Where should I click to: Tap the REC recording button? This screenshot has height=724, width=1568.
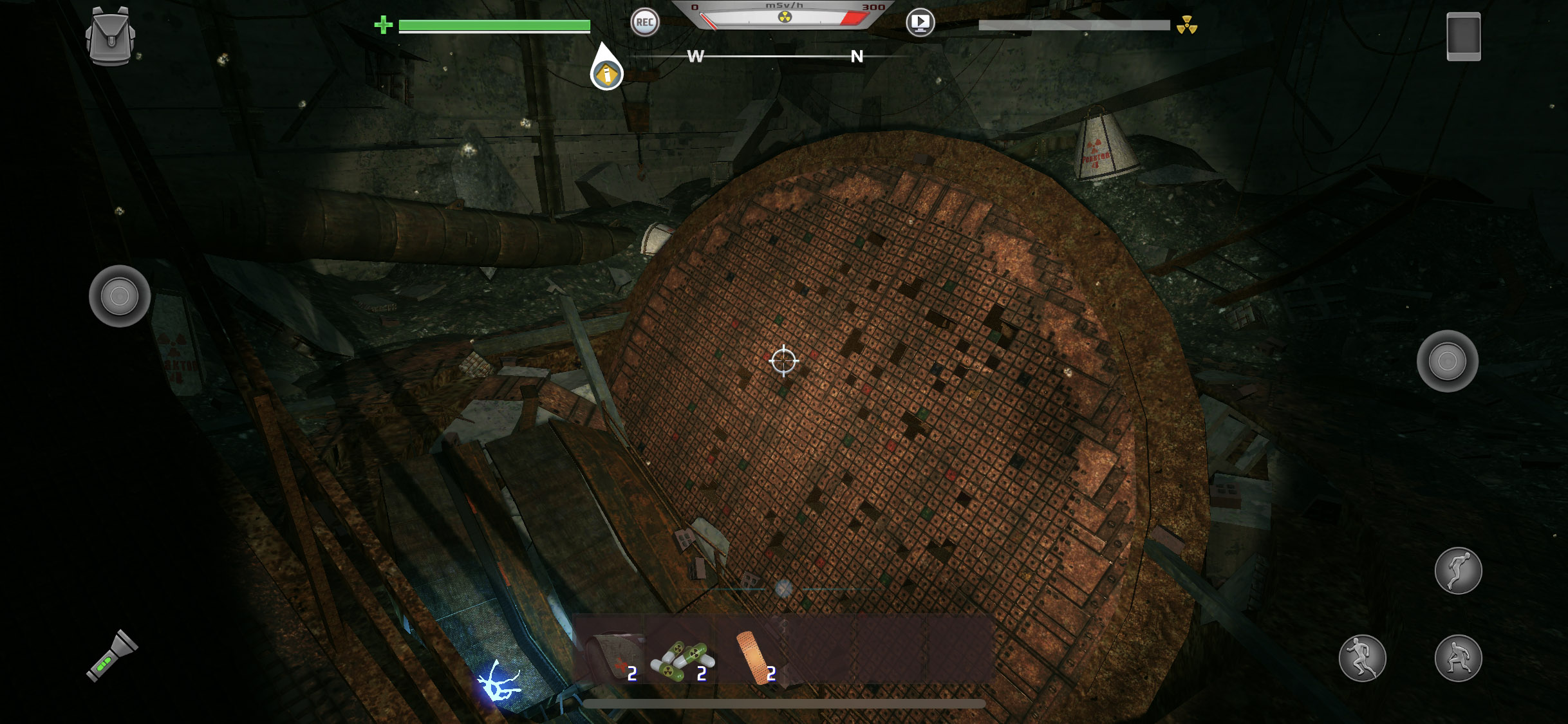644,23
